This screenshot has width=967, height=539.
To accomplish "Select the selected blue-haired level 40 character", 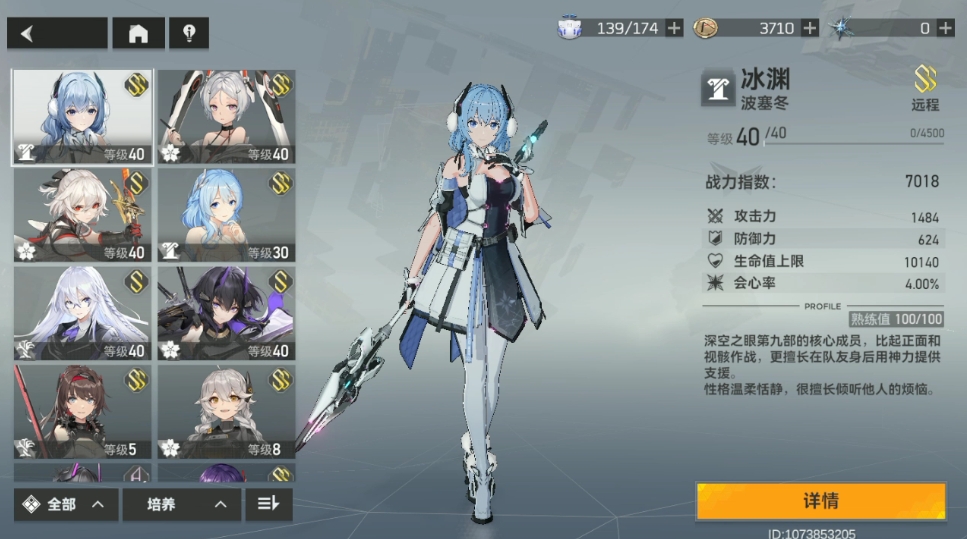I will 82,117.
